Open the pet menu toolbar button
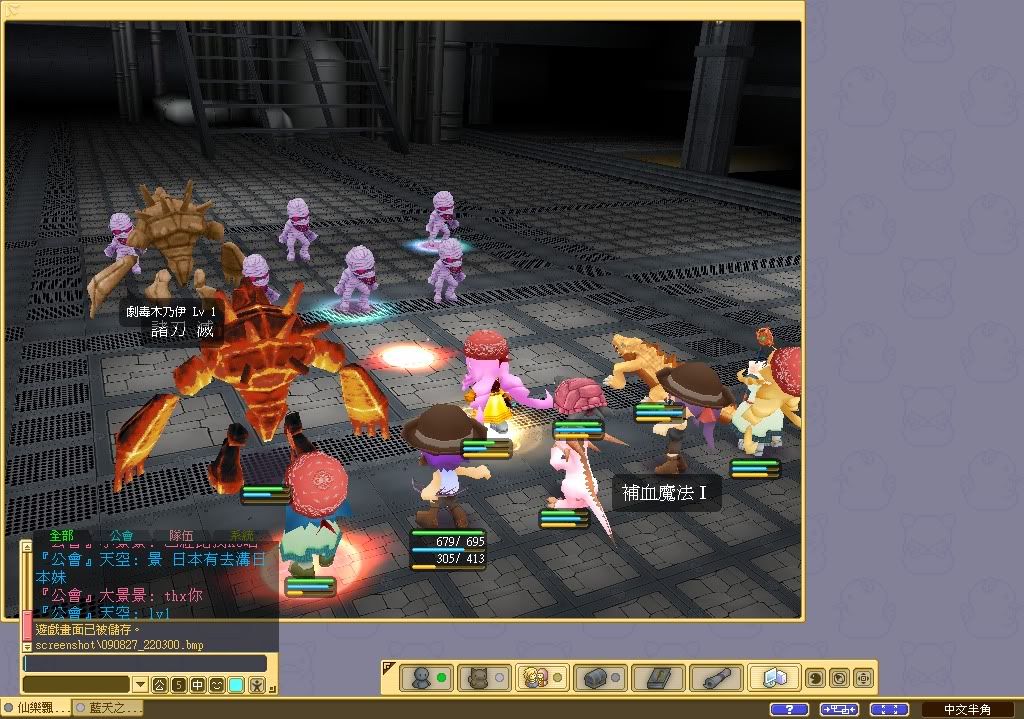The width and height of the screenshot is (1024, 719). point(486,677)
